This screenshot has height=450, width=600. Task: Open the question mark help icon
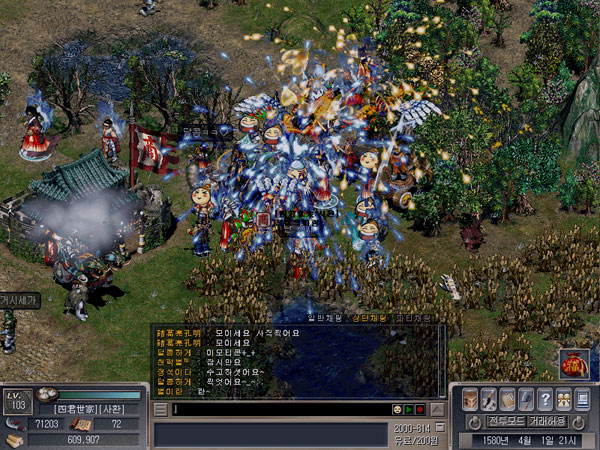tap(545, 399)
